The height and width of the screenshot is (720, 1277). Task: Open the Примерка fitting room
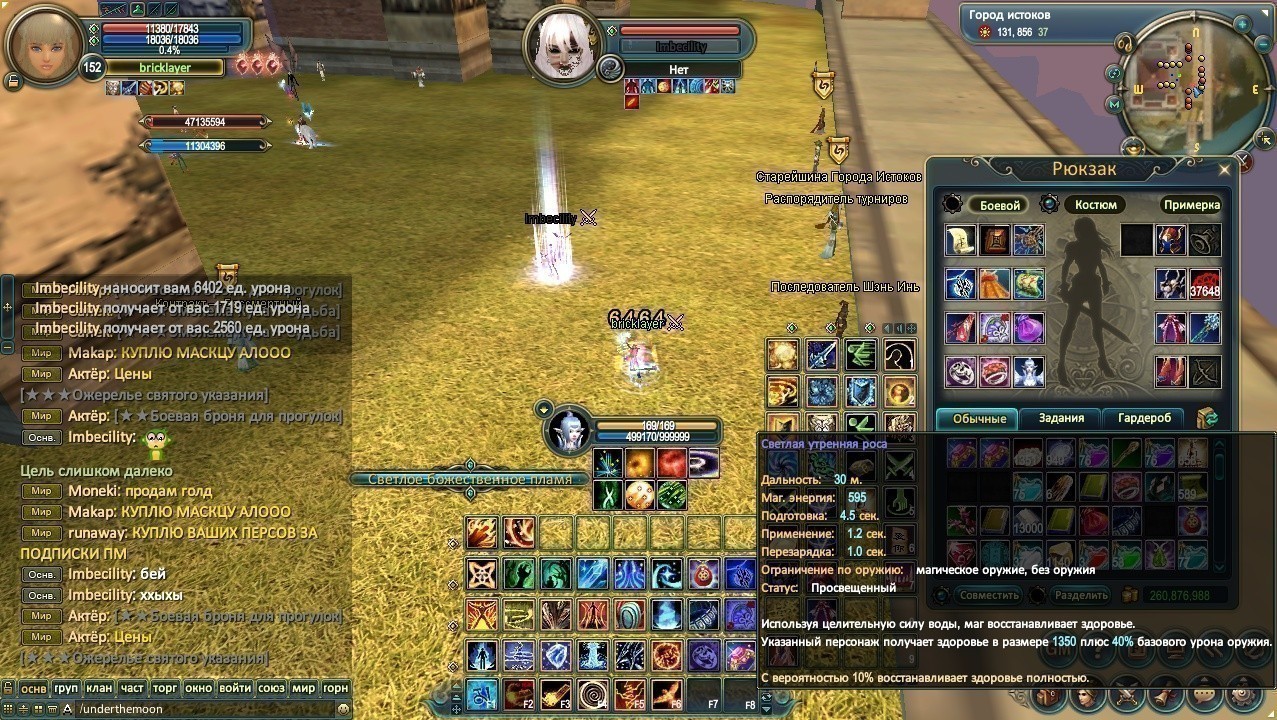click(x=1192, y=205)
